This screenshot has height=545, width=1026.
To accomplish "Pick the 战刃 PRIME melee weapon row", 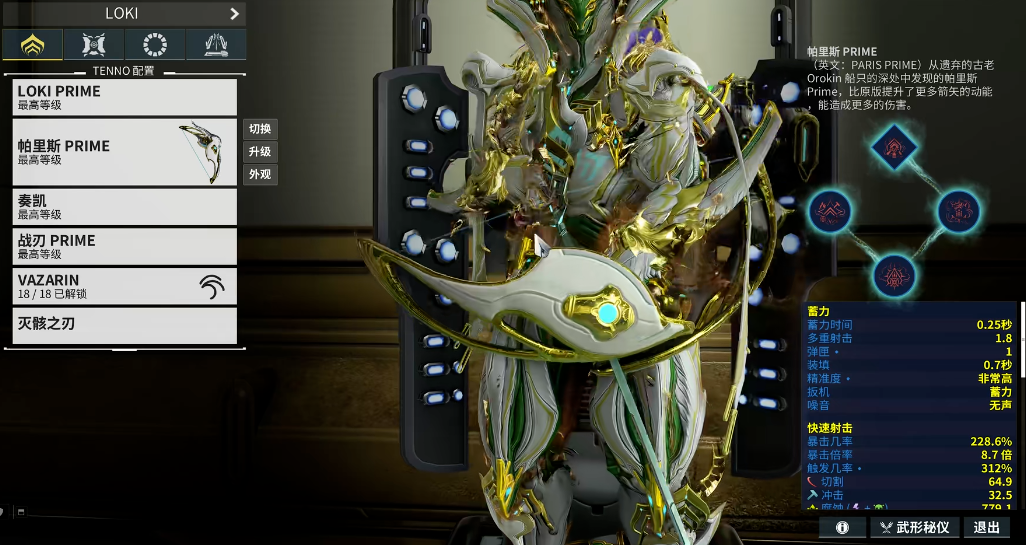I will click(125, 246).
